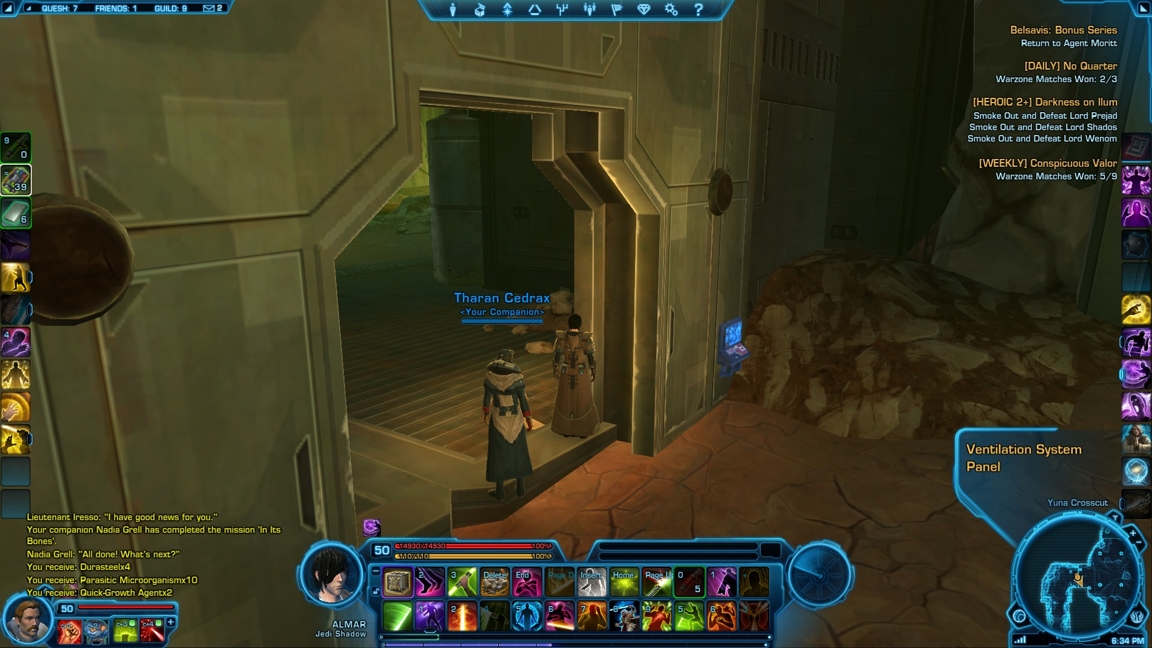Open the Guild members counter
The image size is (1152, 648).
[x=170, y=8]
